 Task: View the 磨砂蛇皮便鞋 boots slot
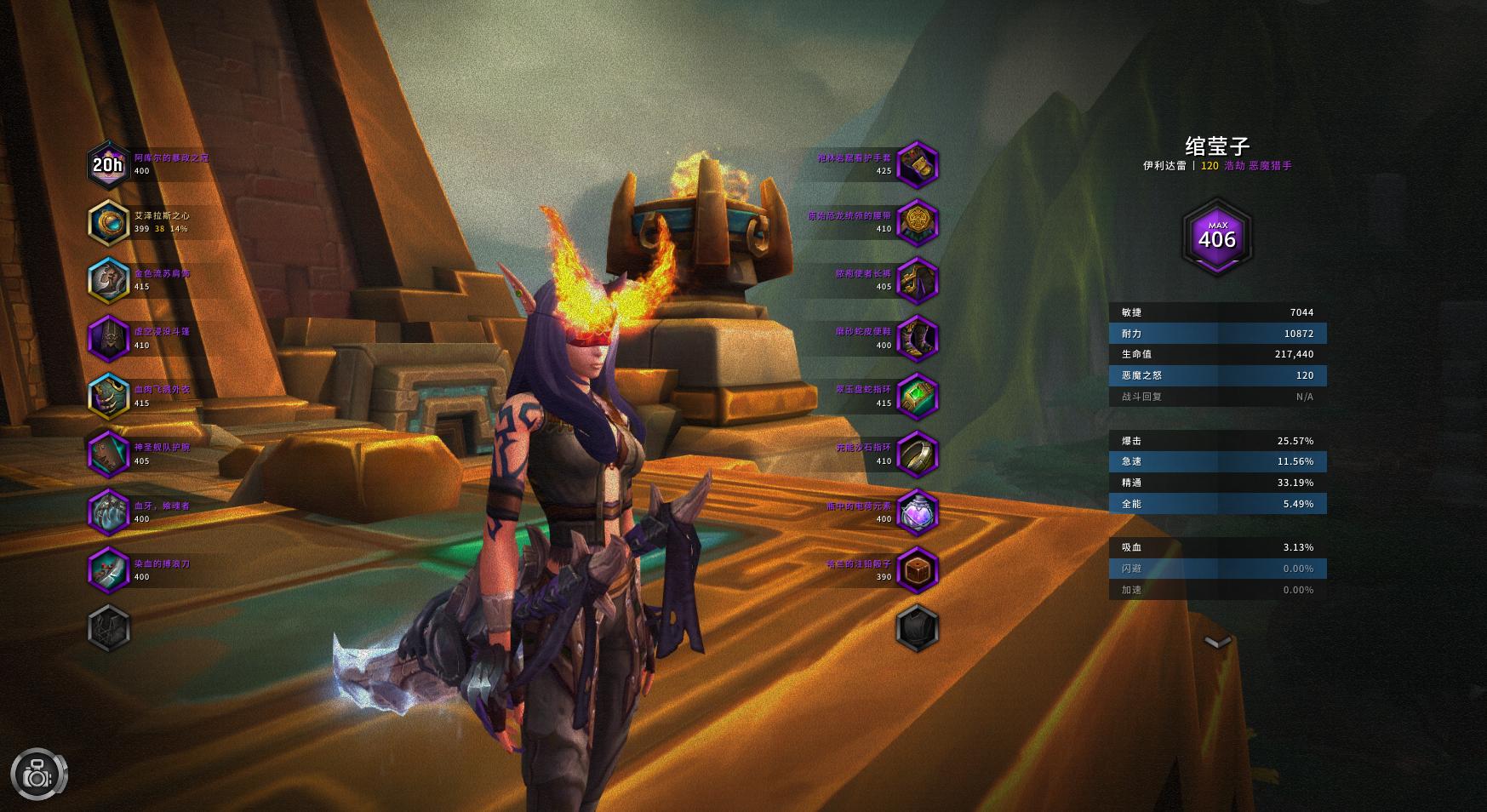tap(917, 338)
